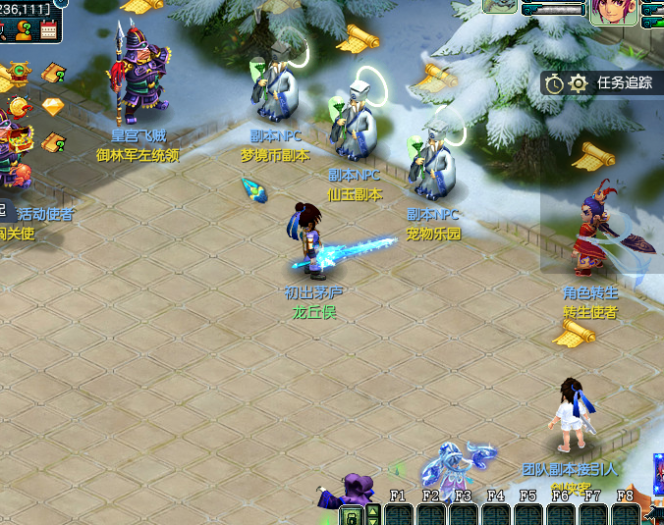The width and height of the screenshot is (664, 525).
Task: Click the F1 hotbar slot
Action: 398,513
